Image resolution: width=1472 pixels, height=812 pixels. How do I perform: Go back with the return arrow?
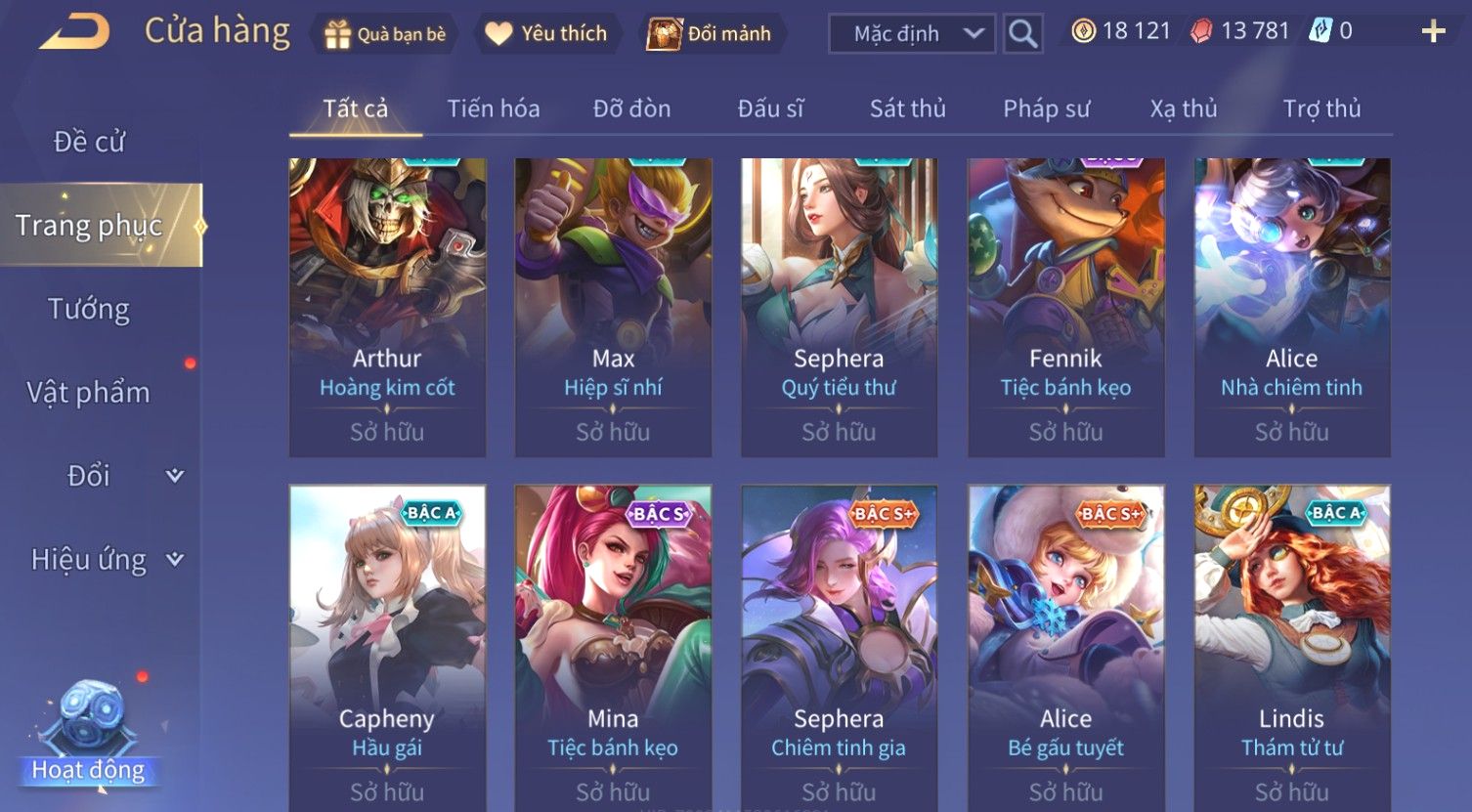point(74,32)
